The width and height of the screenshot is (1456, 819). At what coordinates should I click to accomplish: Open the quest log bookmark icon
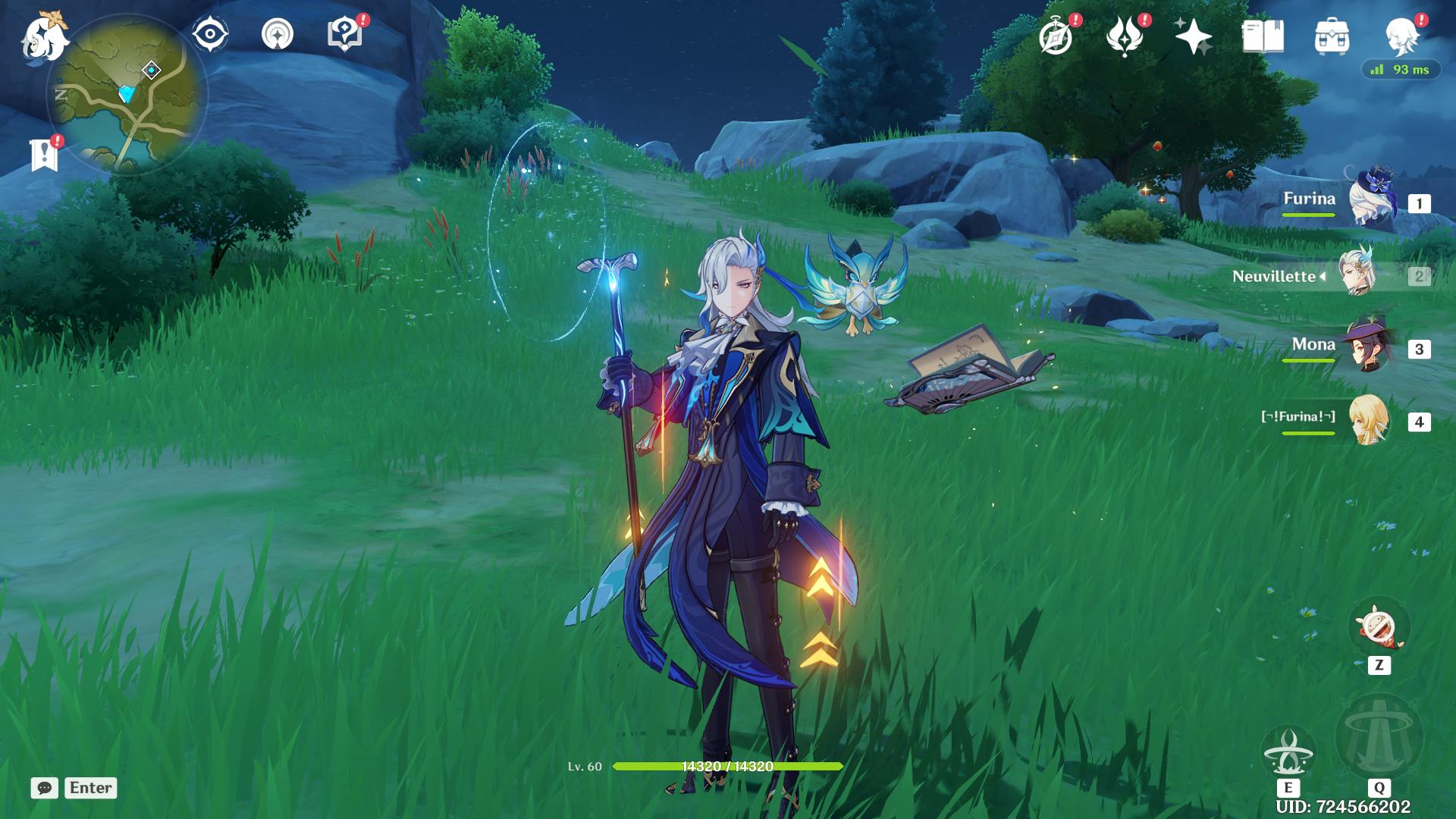[x=44, y=155]
